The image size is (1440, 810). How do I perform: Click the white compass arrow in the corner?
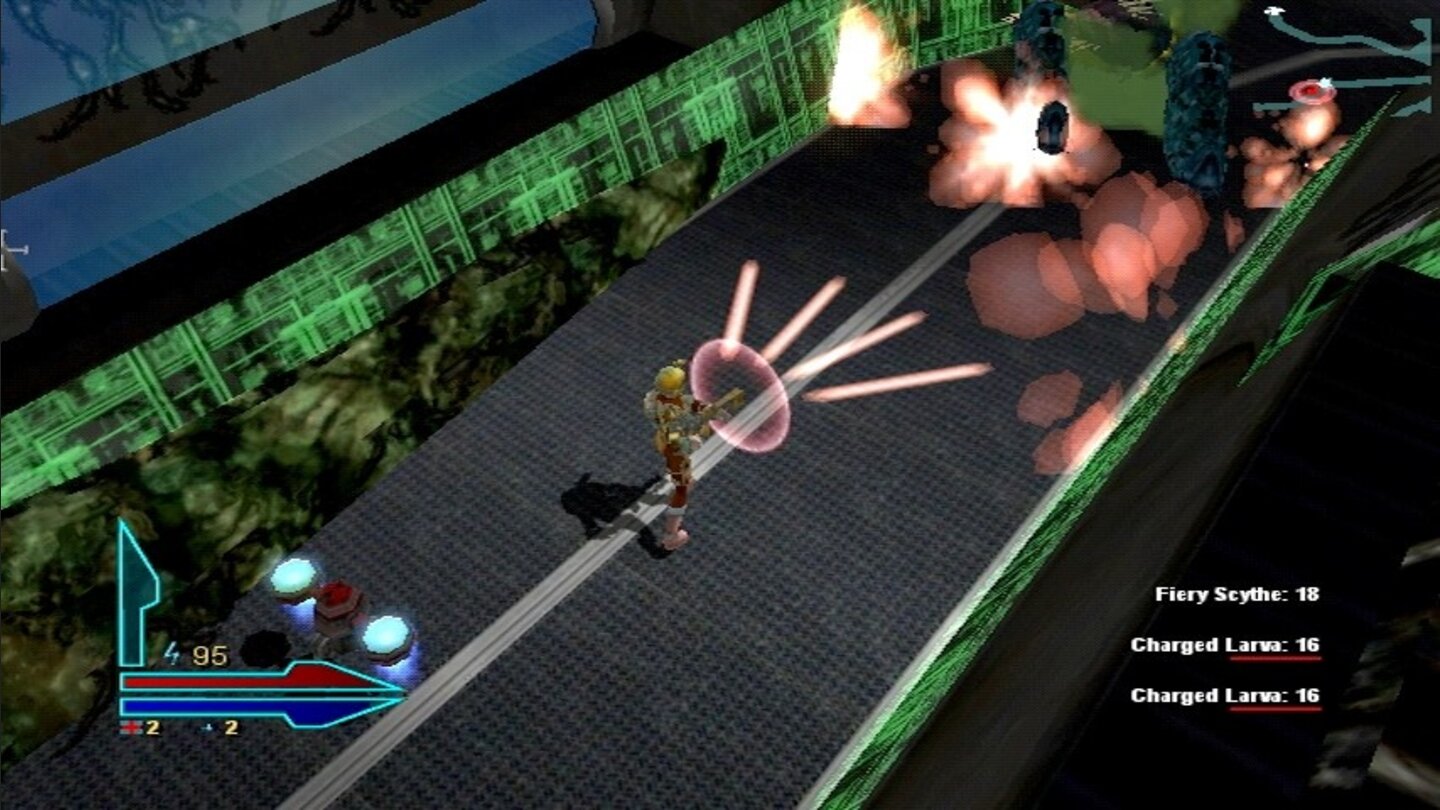click(x=1274, y=10)
